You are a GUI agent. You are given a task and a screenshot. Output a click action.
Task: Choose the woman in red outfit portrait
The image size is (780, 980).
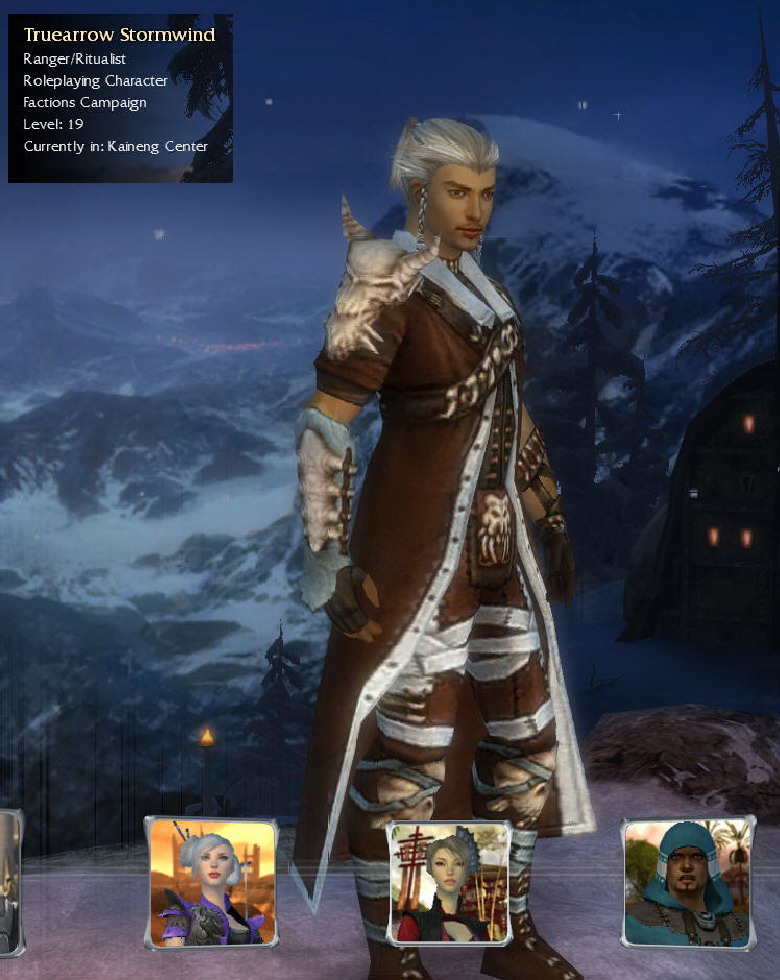click(449, 883)
